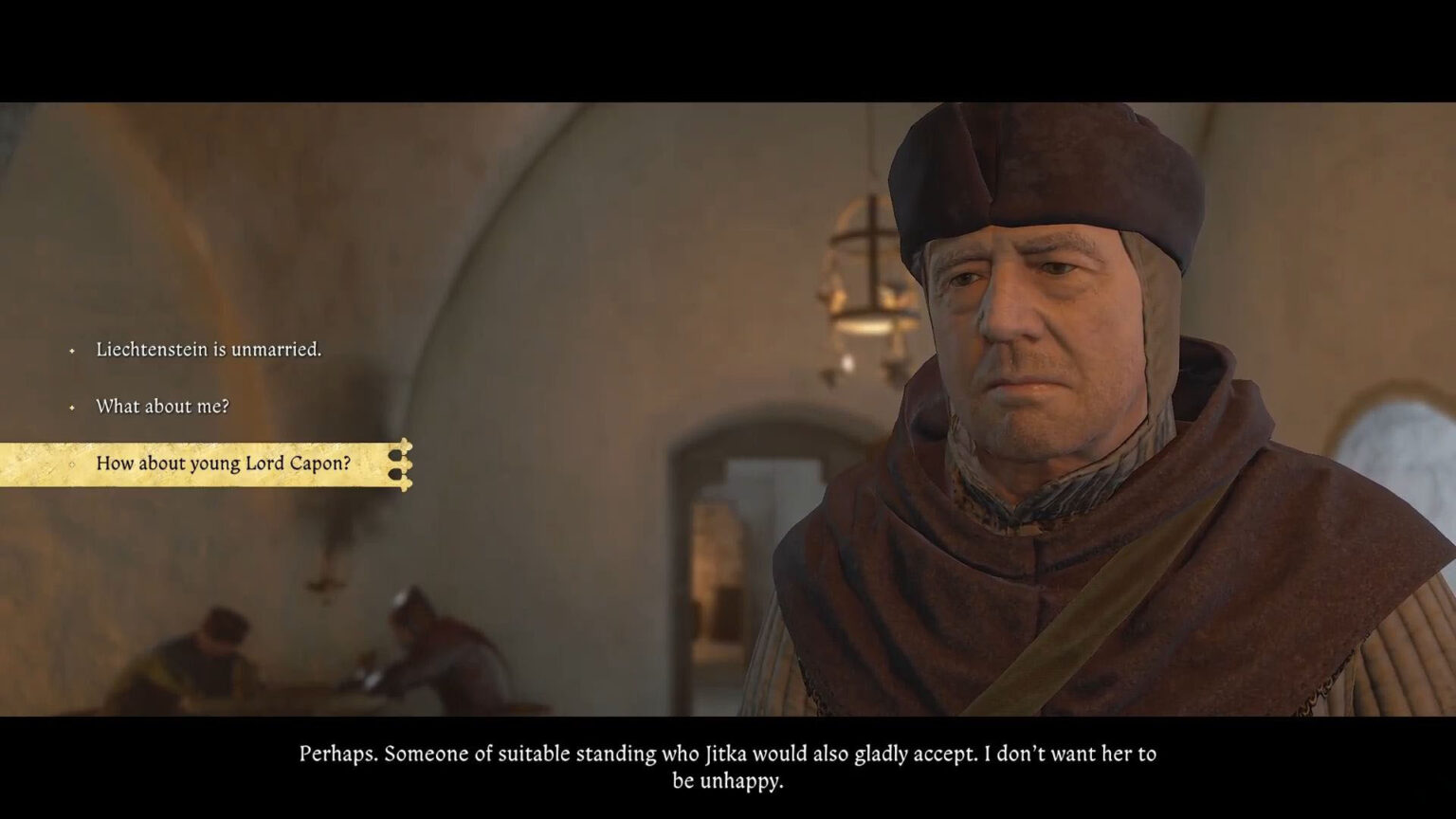Click the diamond bullet beside 'What about me?'
The image size is (1456, 819).
[72, 407]
